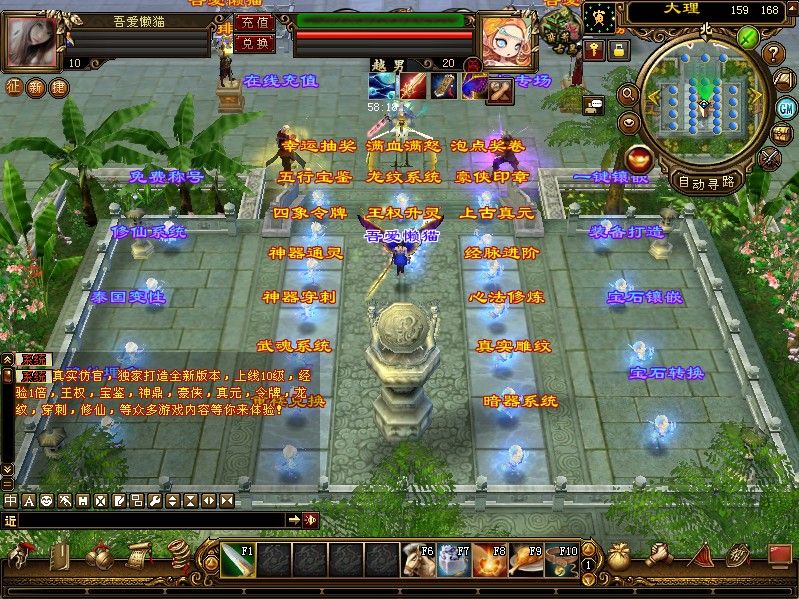This screenshot has height=599, width=799.
Task: Open the GM help button
Action: click(785, 107)
